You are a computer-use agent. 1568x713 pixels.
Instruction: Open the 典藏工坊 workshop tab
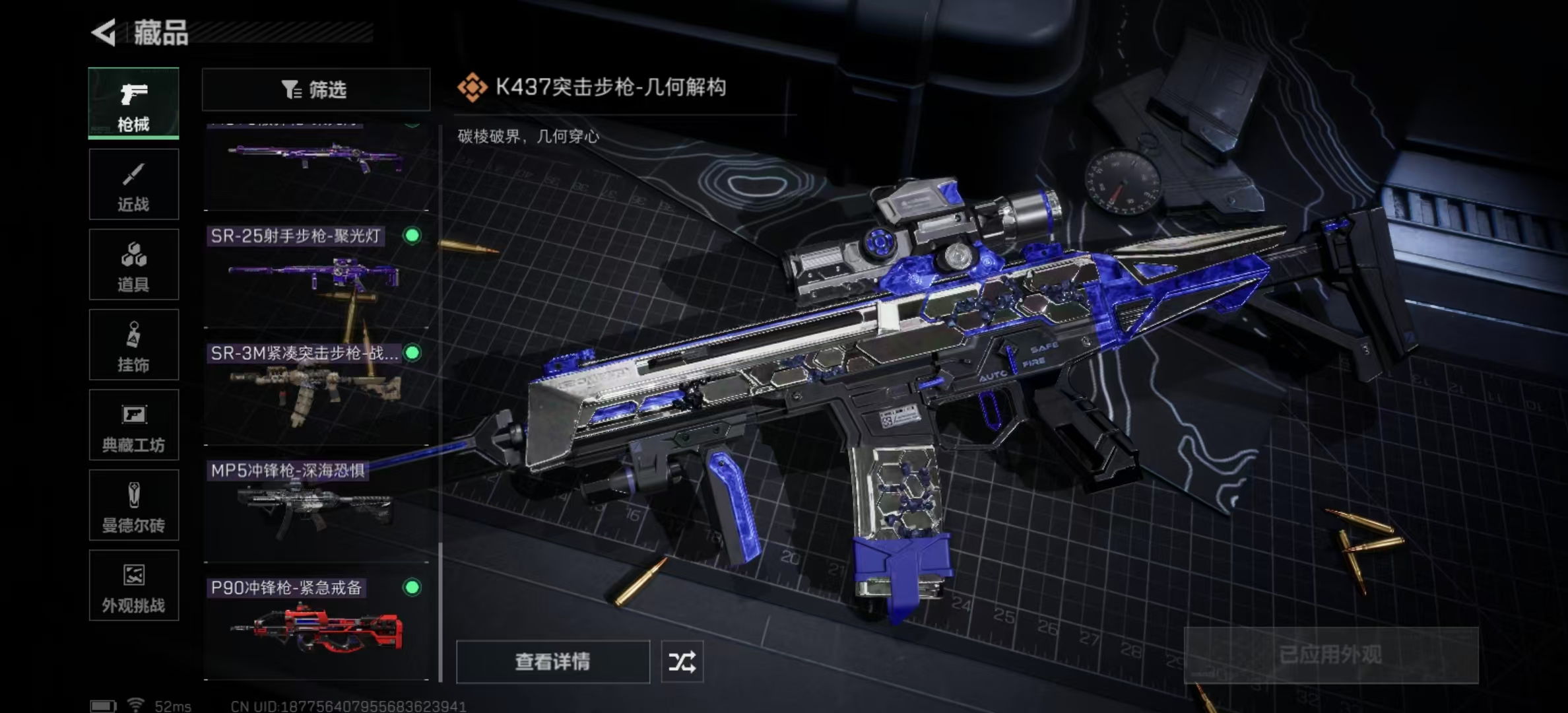(133, 425)
